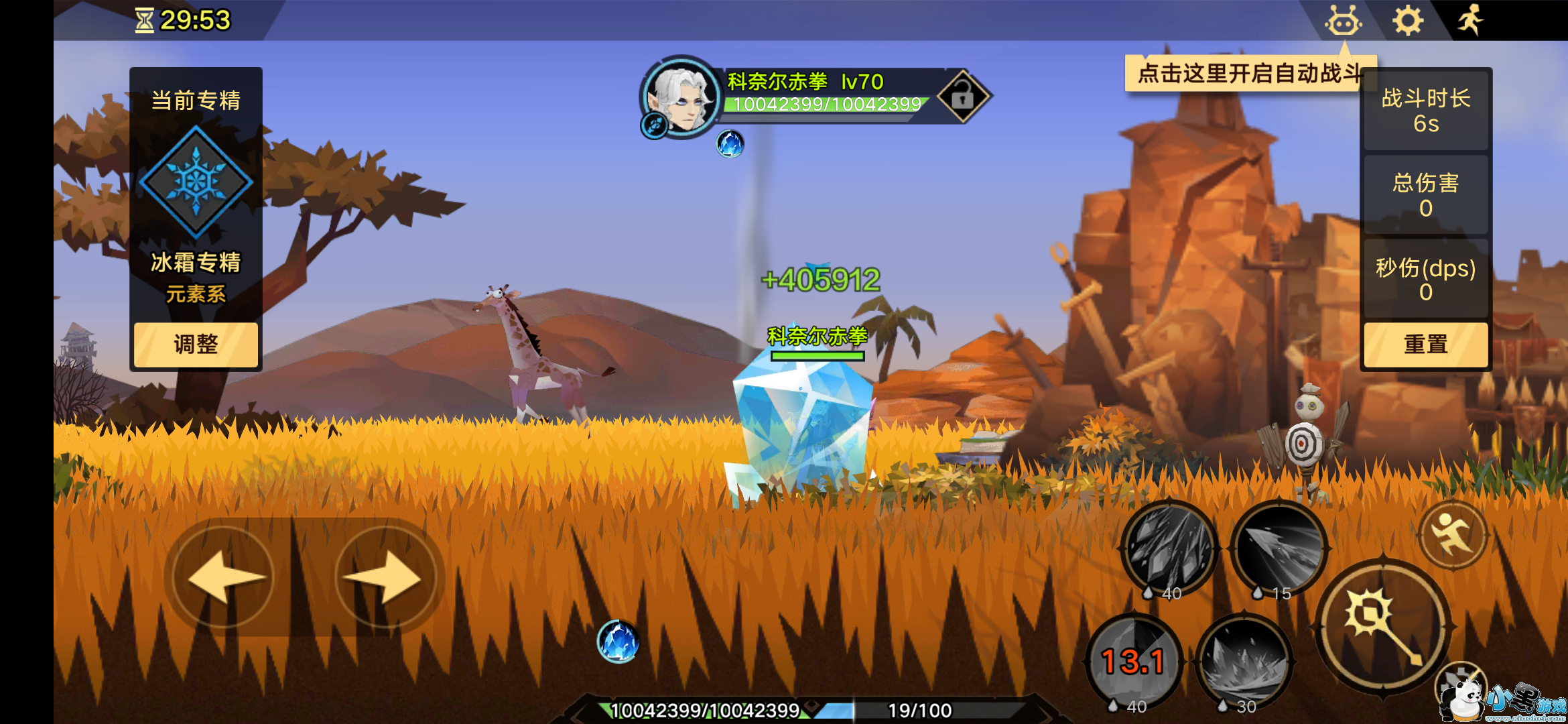This screenshot has height=724, width=1568.
Task: Move character with right arrow button
Action: (385, 577)
